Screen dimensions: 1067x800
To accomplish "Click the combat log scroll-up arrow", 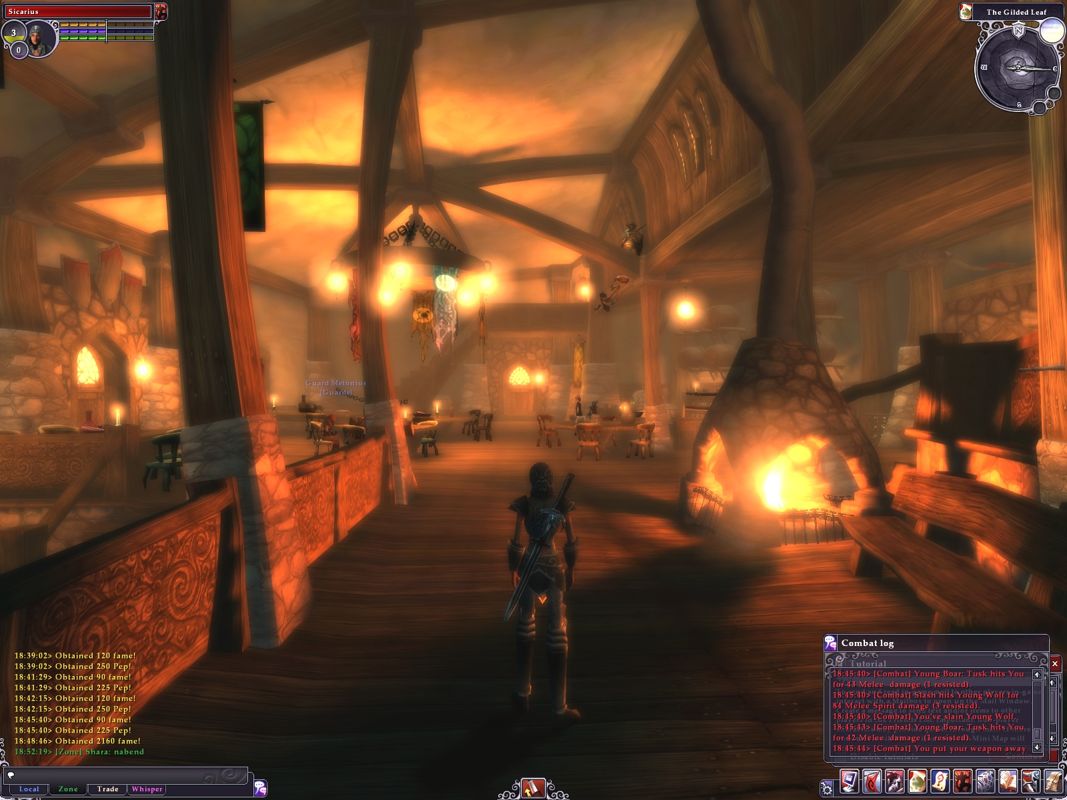I will pyautogui.click(x=1037, y=675).
